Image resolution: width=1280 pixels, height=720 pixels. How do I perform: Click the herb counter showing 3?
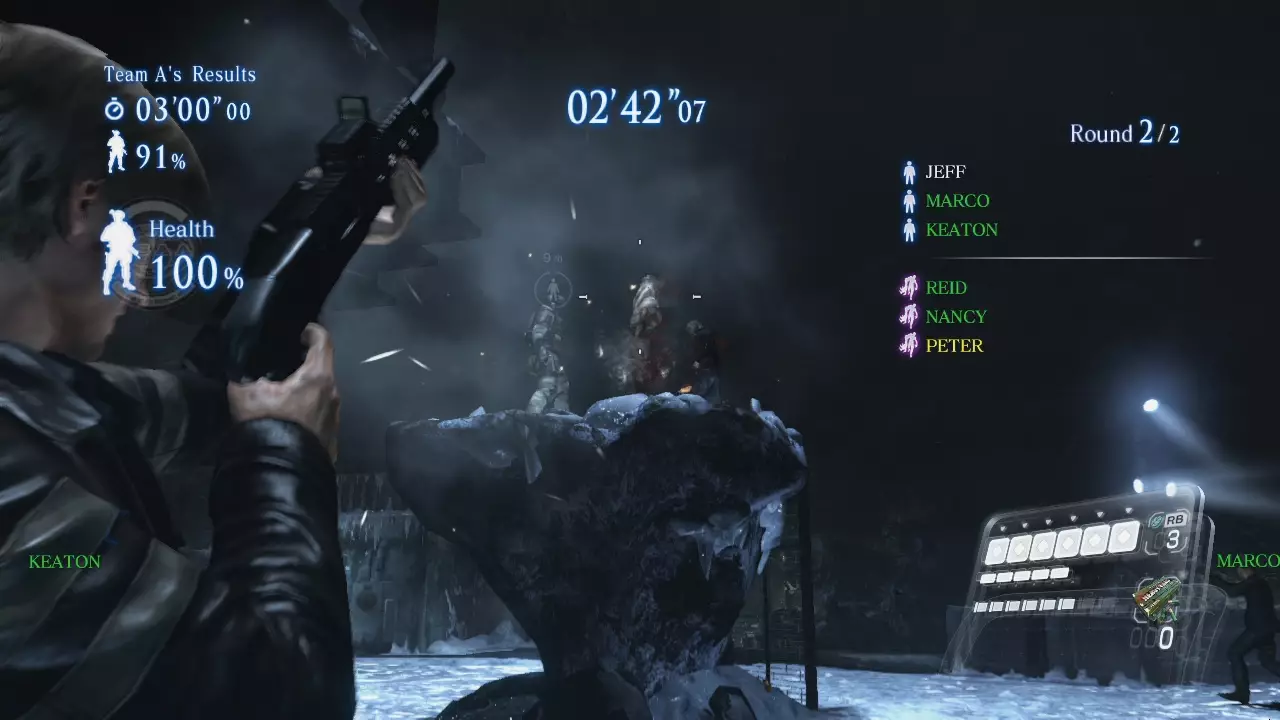1172,537
